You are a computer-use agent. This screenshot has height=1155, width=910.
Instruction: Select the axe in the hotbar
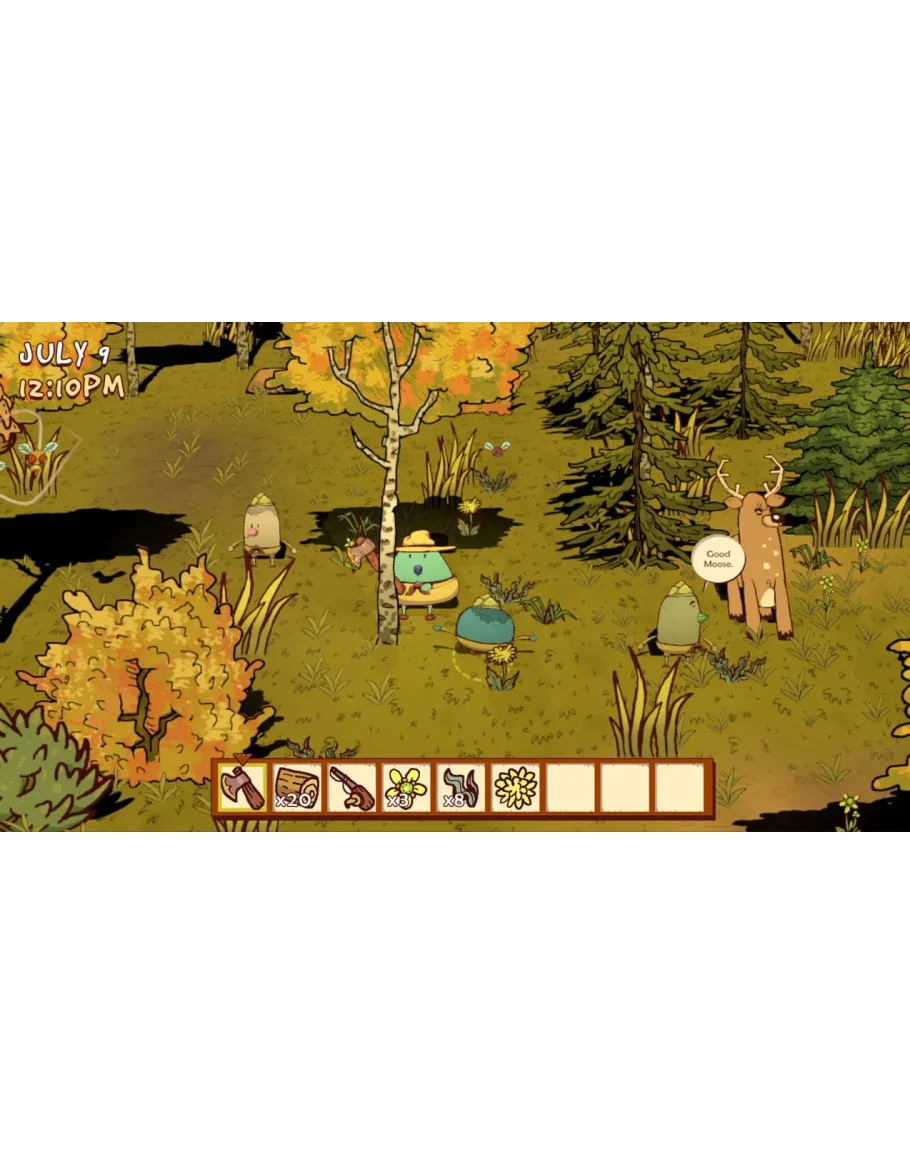tap(242, 788)
